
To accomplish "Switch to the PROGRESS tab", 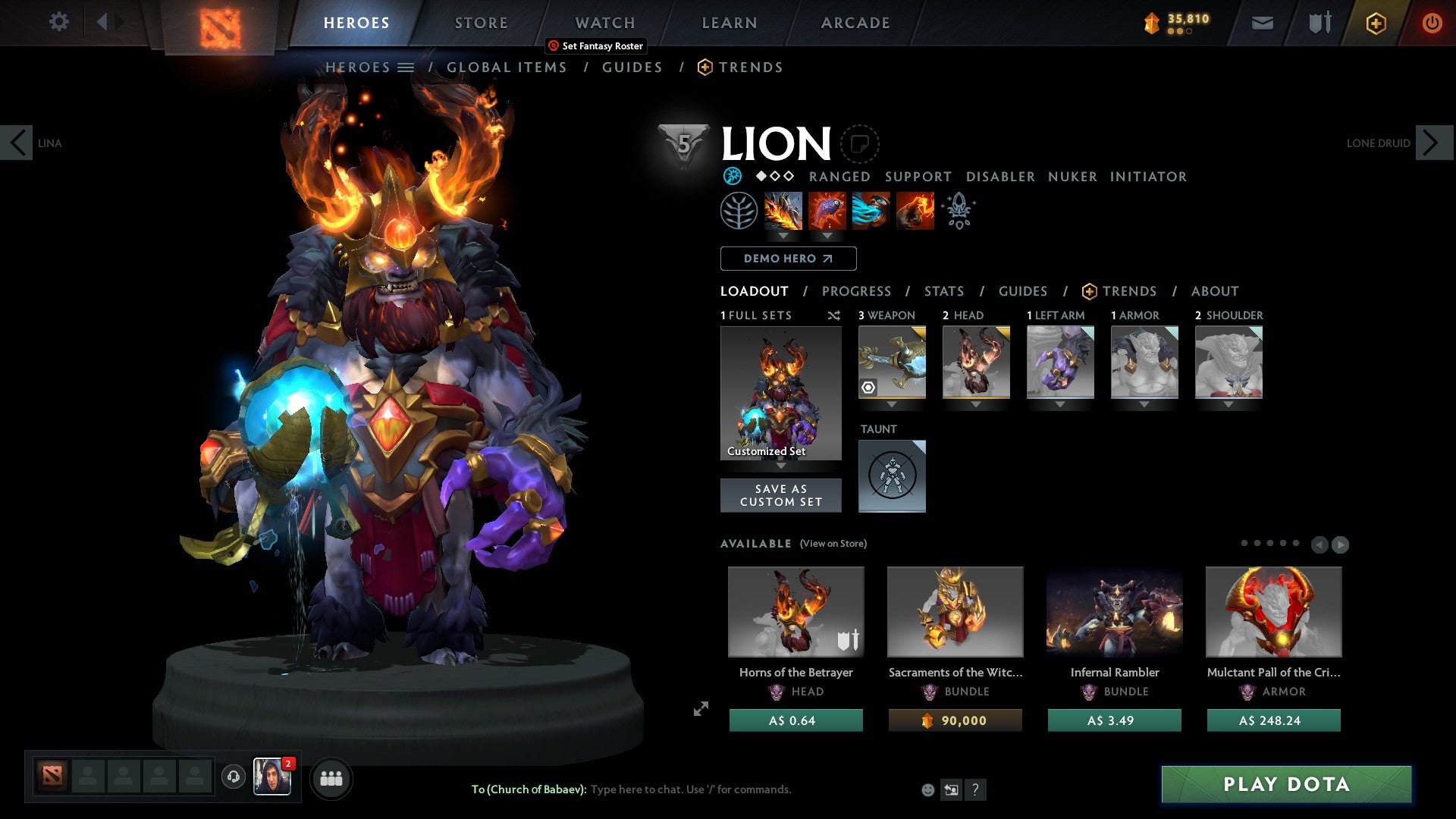I will [857, 291].
